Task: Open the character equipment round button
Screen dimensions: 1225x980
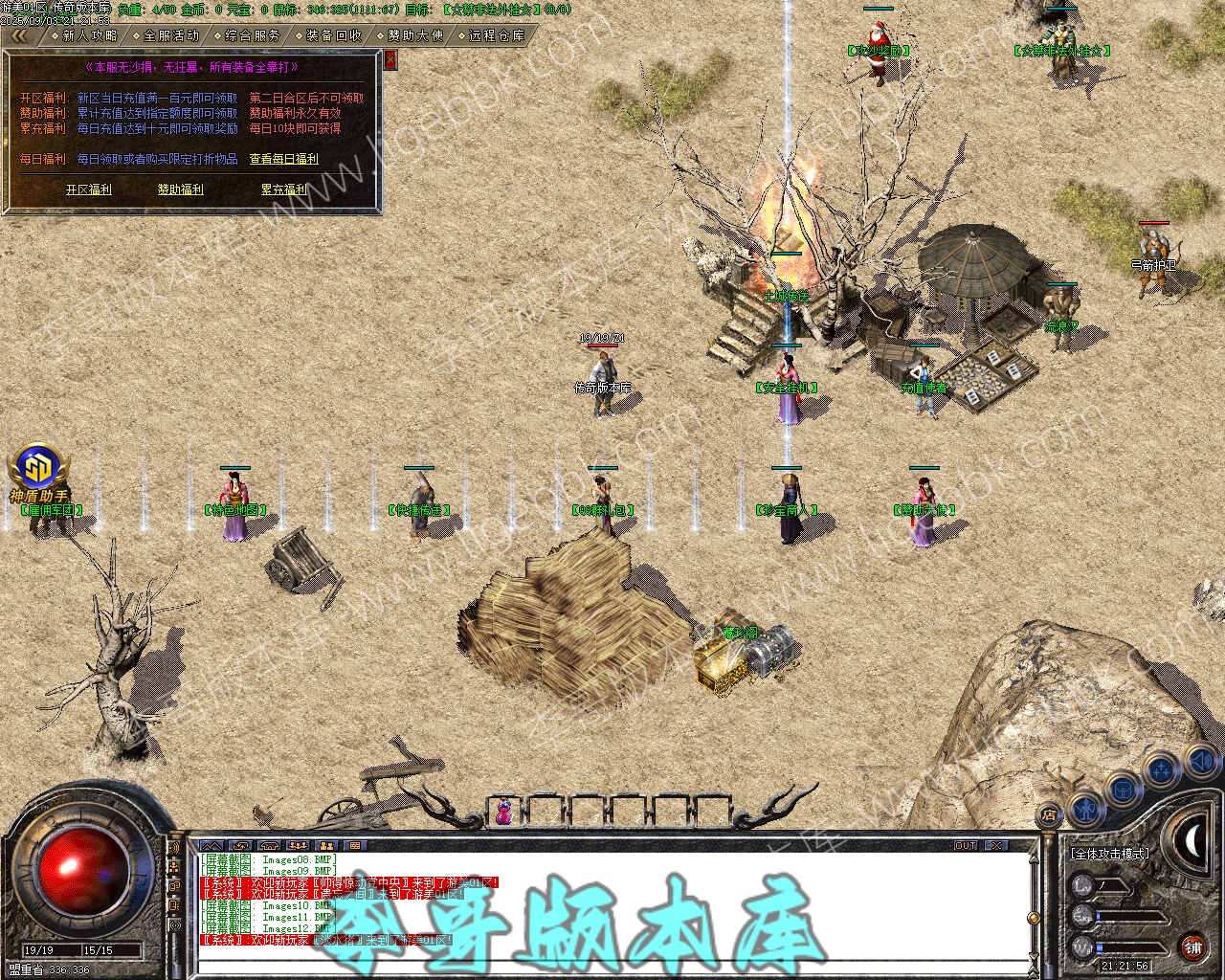Action: (x=1085, y=809)
